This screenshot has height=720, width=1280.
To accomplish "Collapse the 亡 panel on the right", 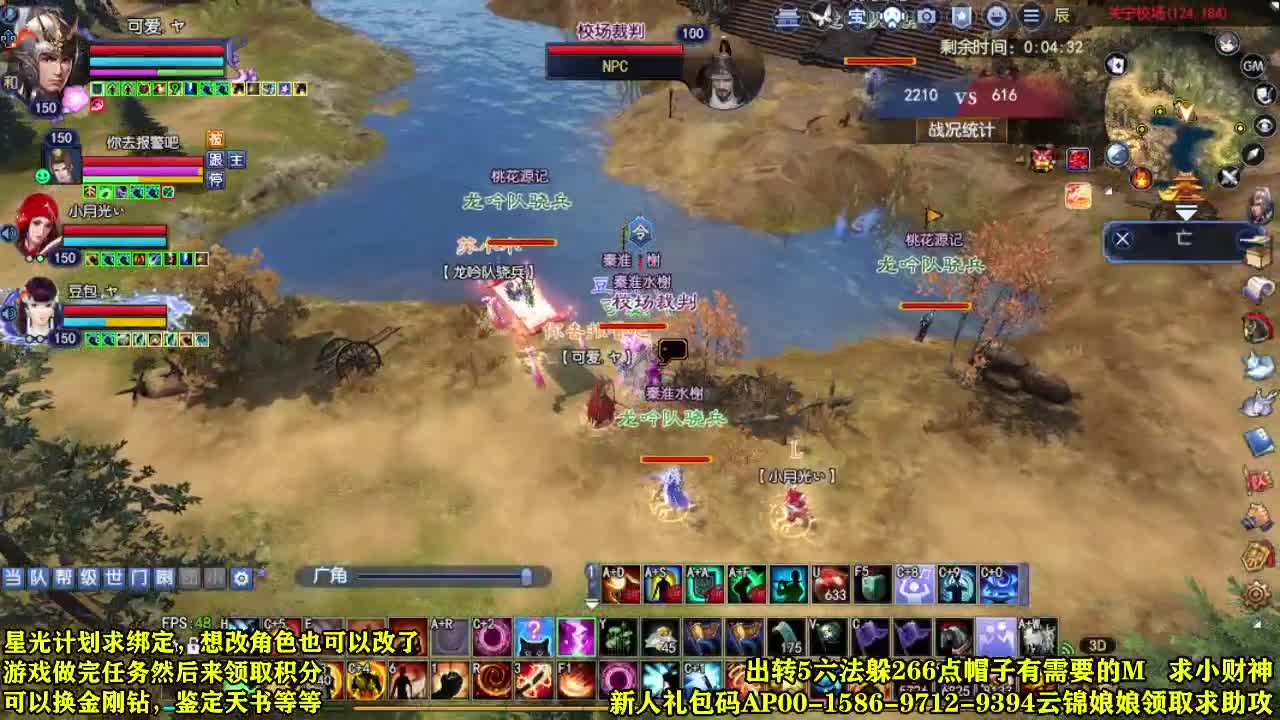I will tap(1122, 238).
